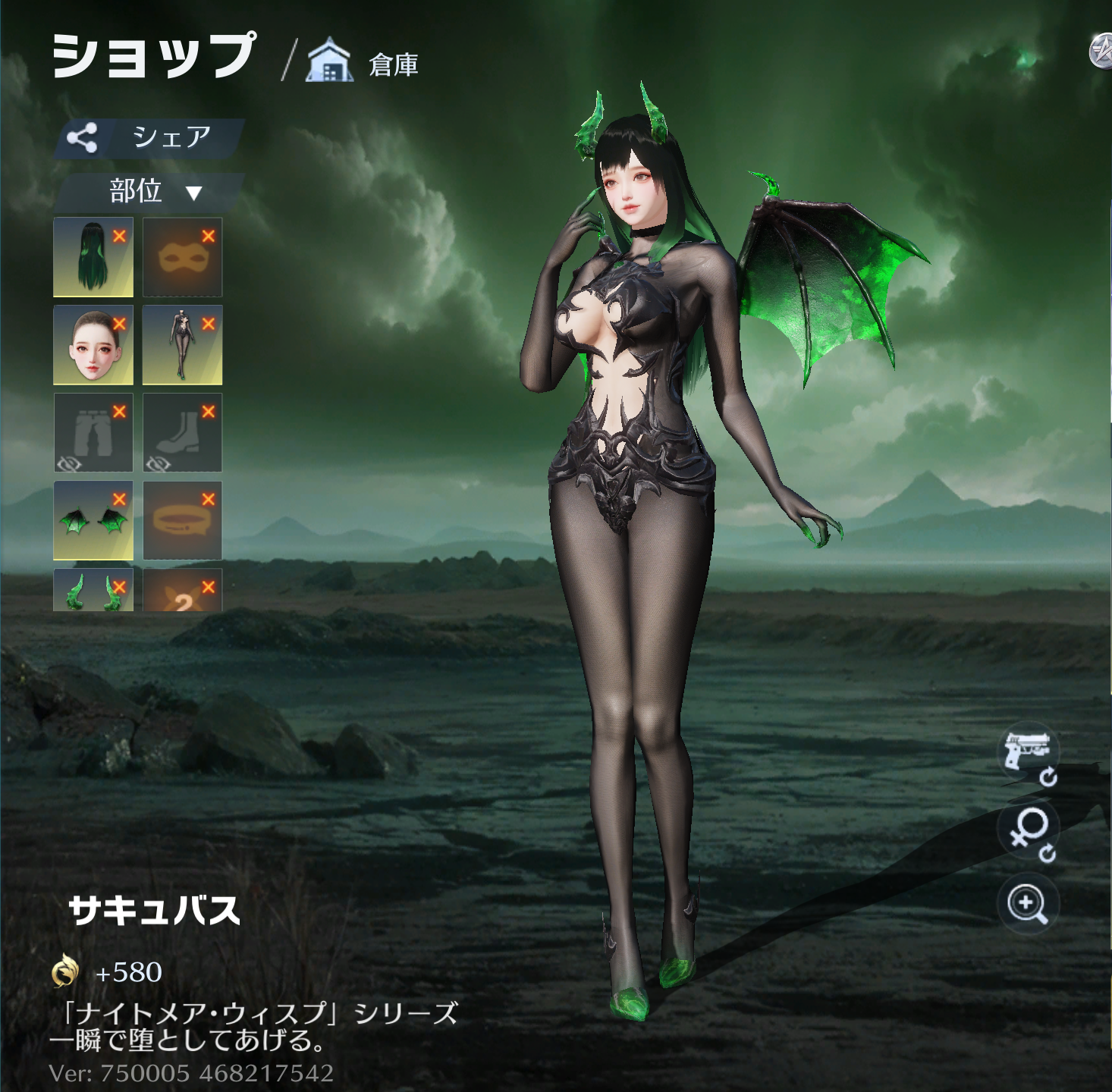Select the orange mask slot

(x=182, y=257)
